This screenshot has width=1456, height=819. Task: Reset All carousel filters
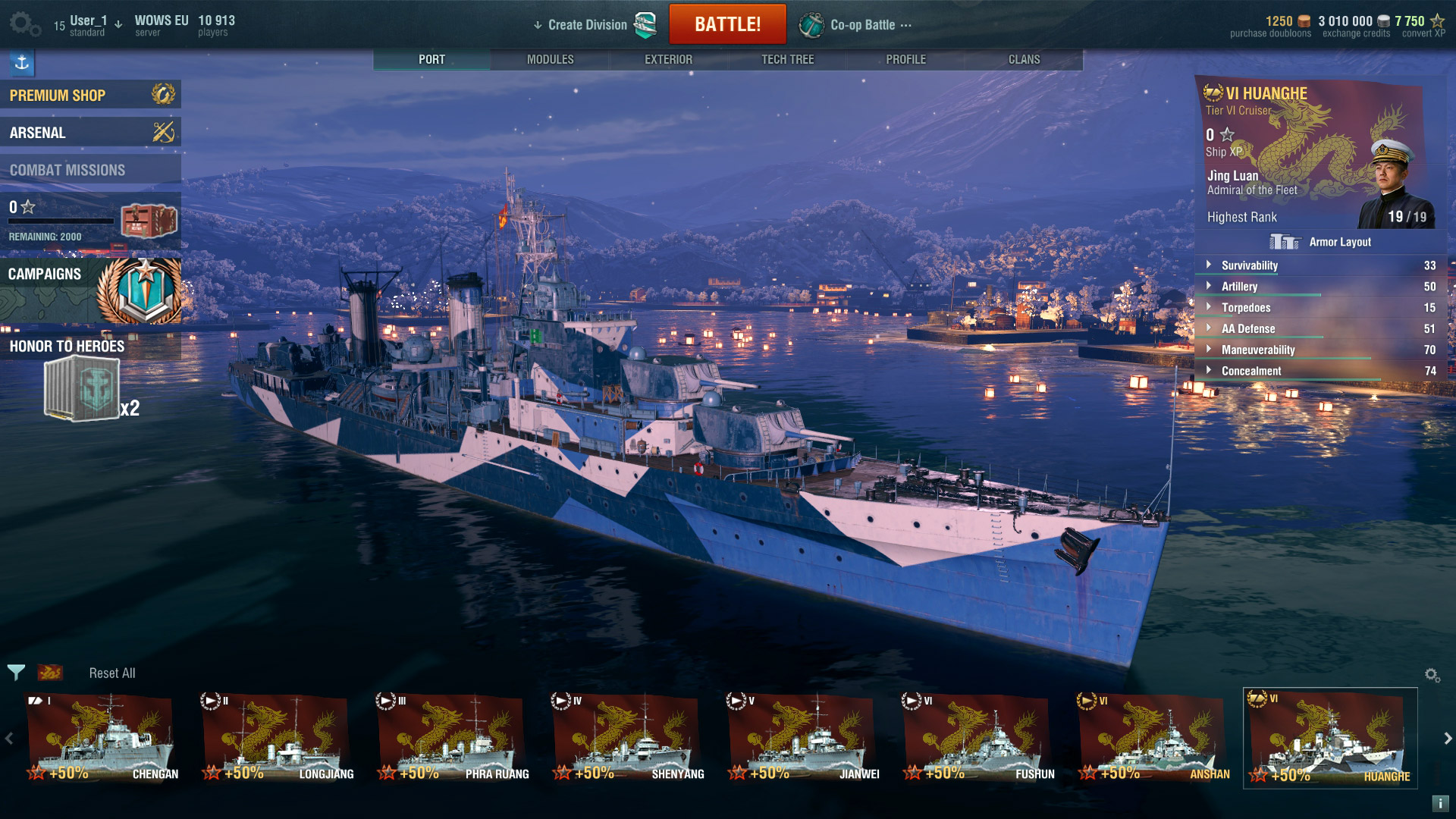(x=112, y=673)
